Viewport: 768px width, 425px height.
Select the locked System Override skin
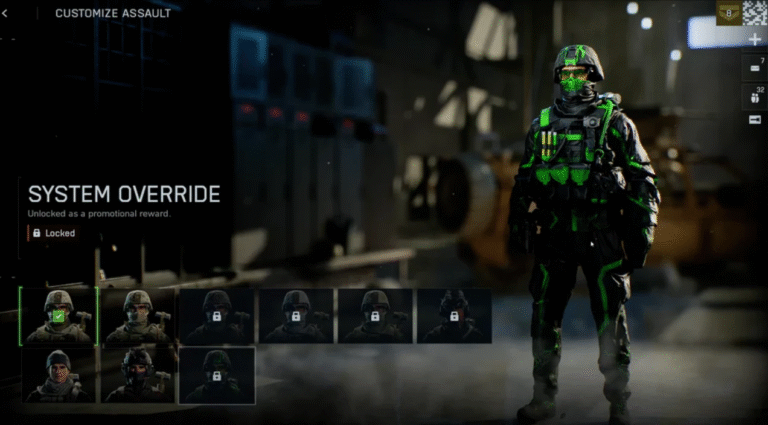pyautogui.click(x=216, y=375)
